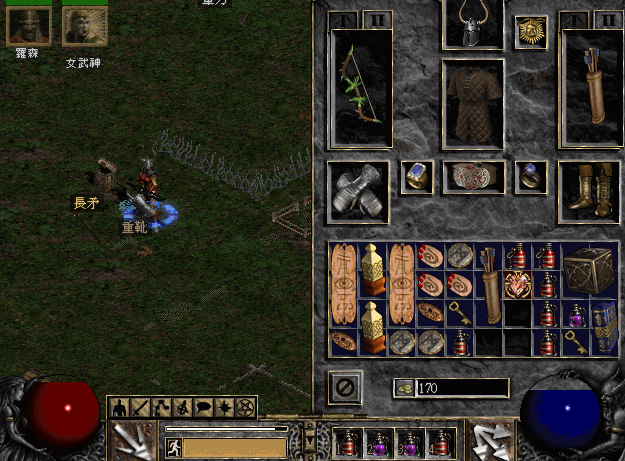Open the right-click skill selector
This screenshot has width=625, height=461.
pyautogui.click(x=493, y=440)
